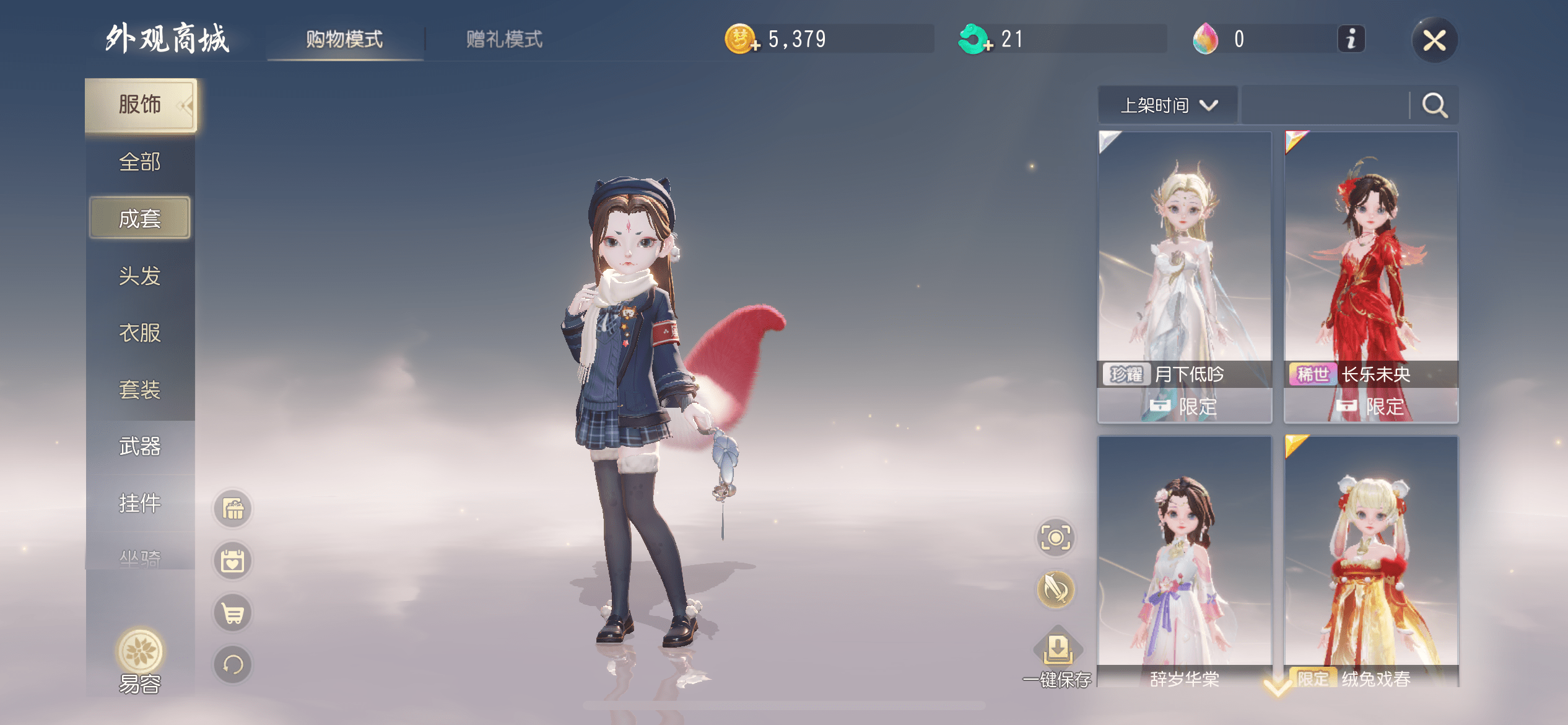Focus the outfit search text field
The width and height of the screenshot is (1568, 725).
(x=1325, y=105)
